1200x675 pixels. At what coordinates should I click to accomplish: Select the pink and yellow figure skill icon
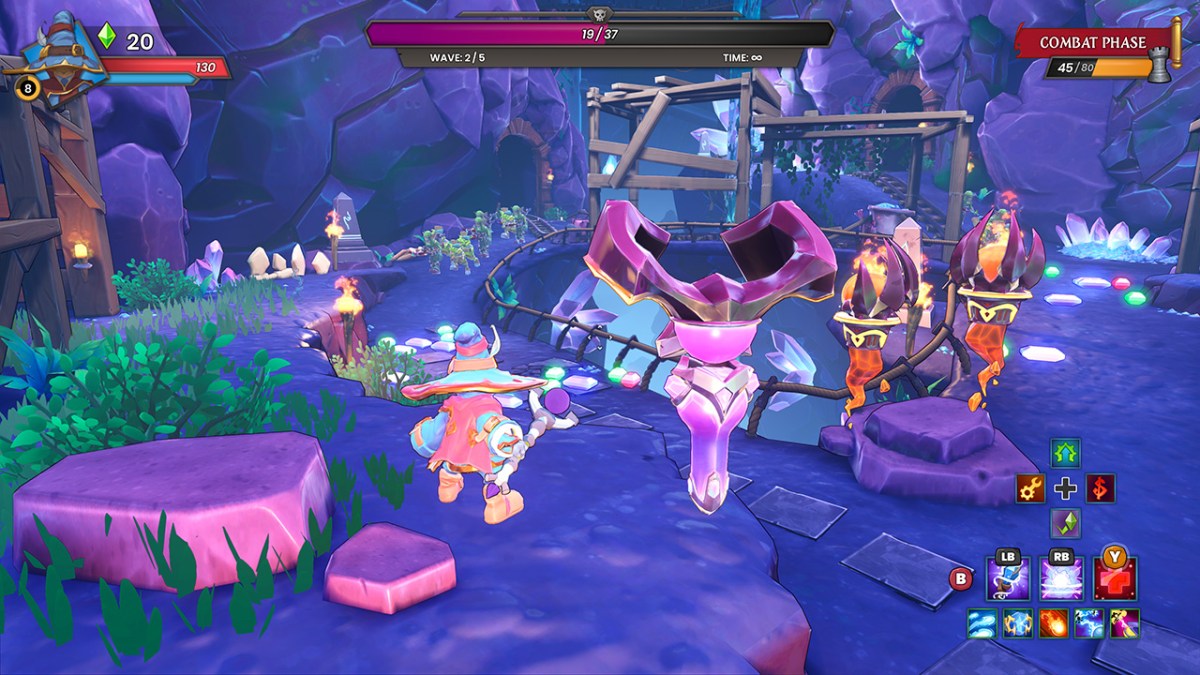(x=1125, y=624)
